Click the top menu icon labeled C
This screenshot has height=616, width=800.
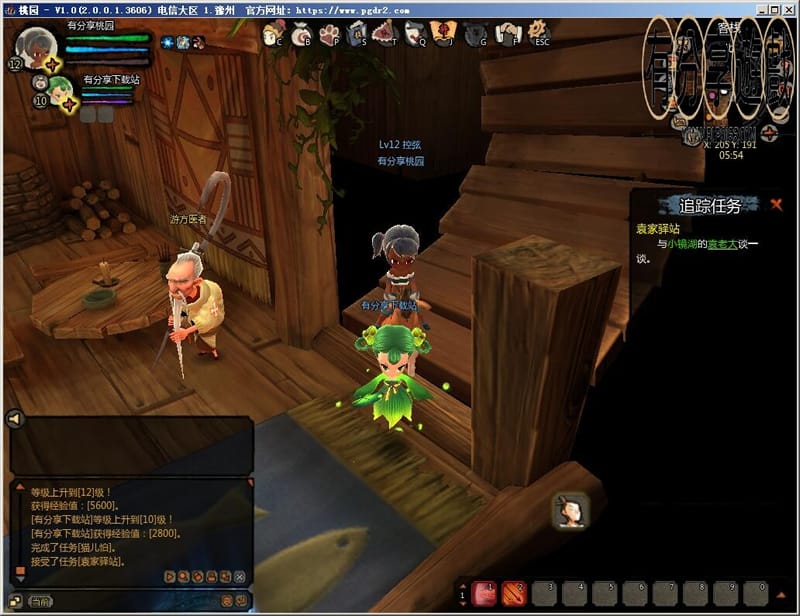271,36
